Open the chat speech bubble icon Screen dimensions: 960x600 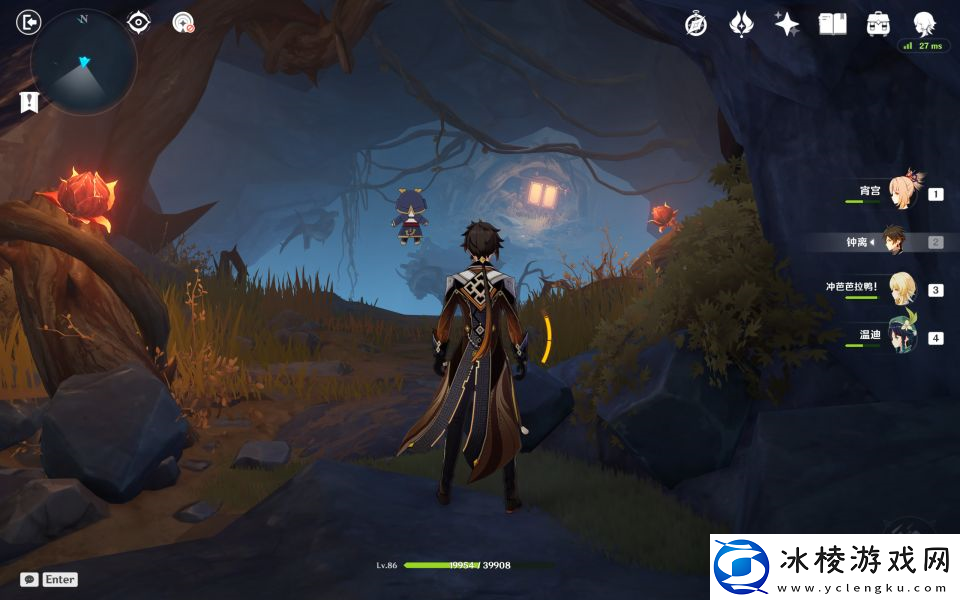coord(29,580)
